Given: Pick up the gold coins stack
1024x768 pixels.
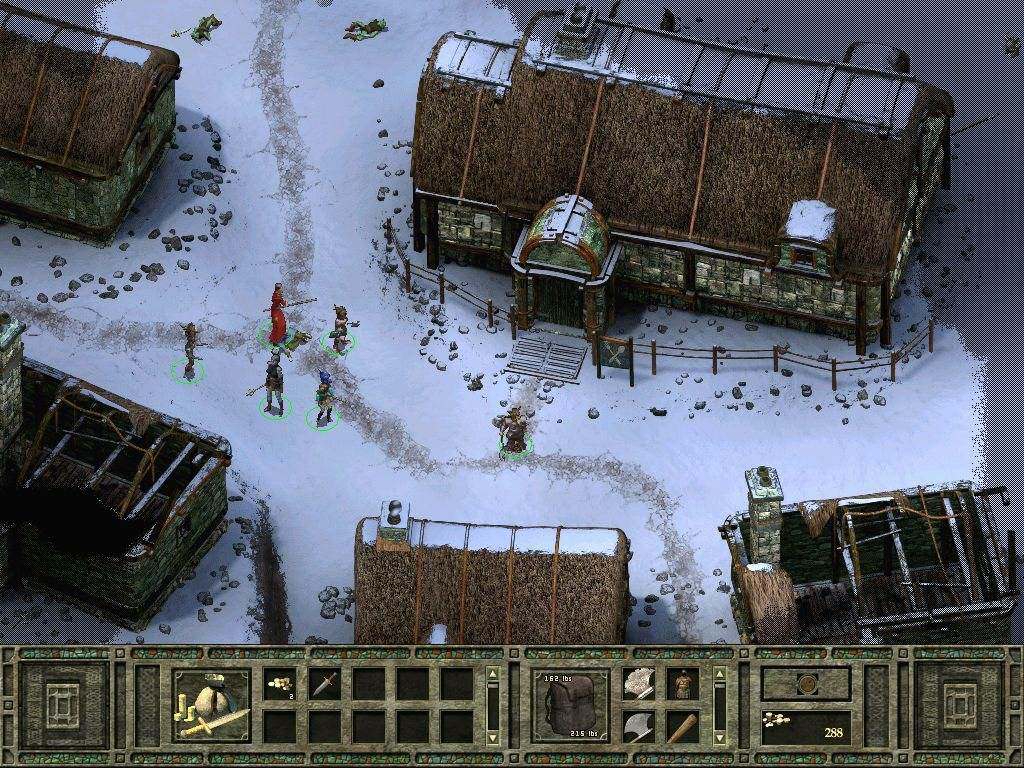Looking at the screenshot, I should pyautogui.click(x=279, y=683).
